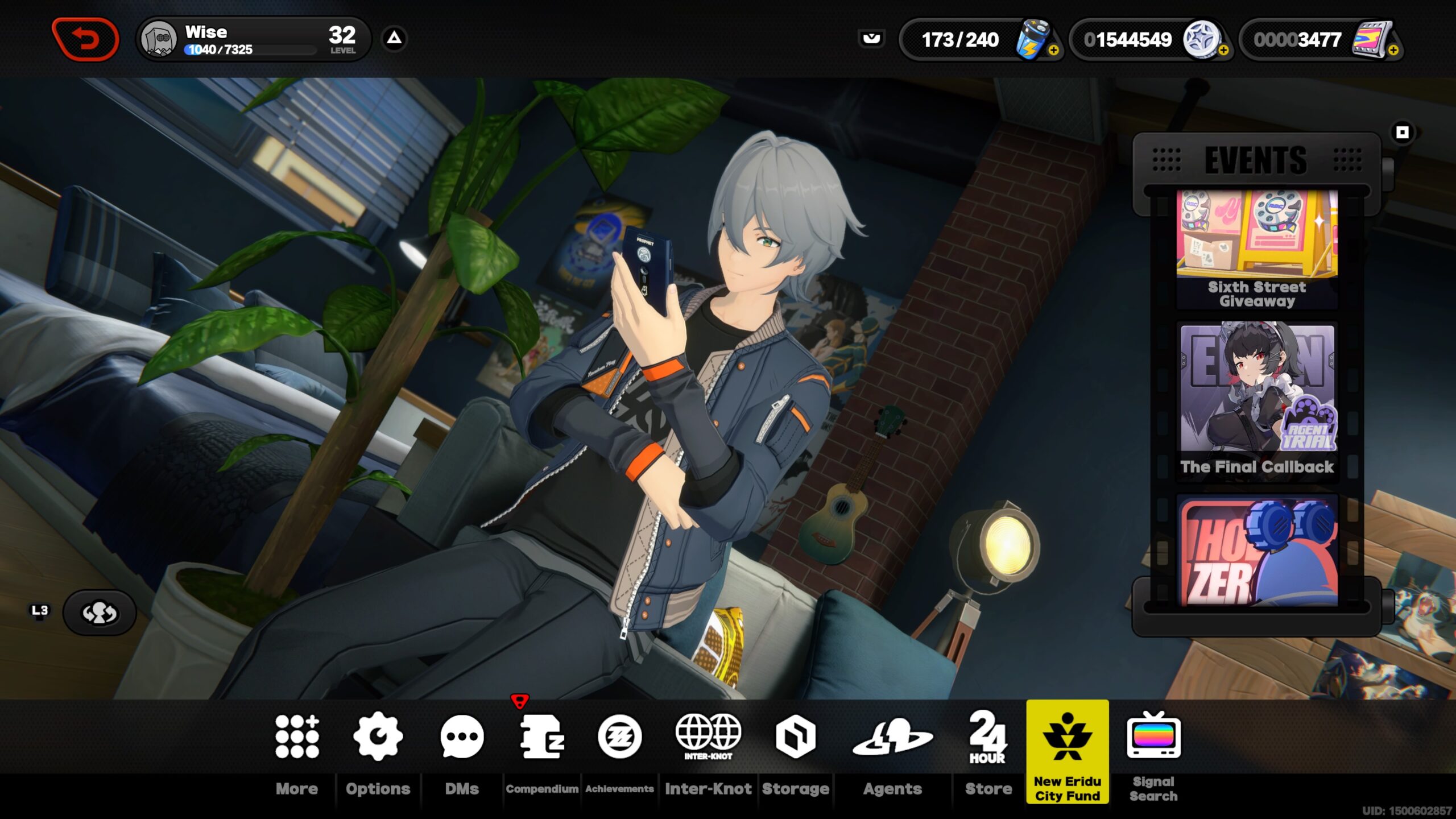1456x819 pixels.
Task: Add more Polychrome film currency
Action: tap(1393, 51)
